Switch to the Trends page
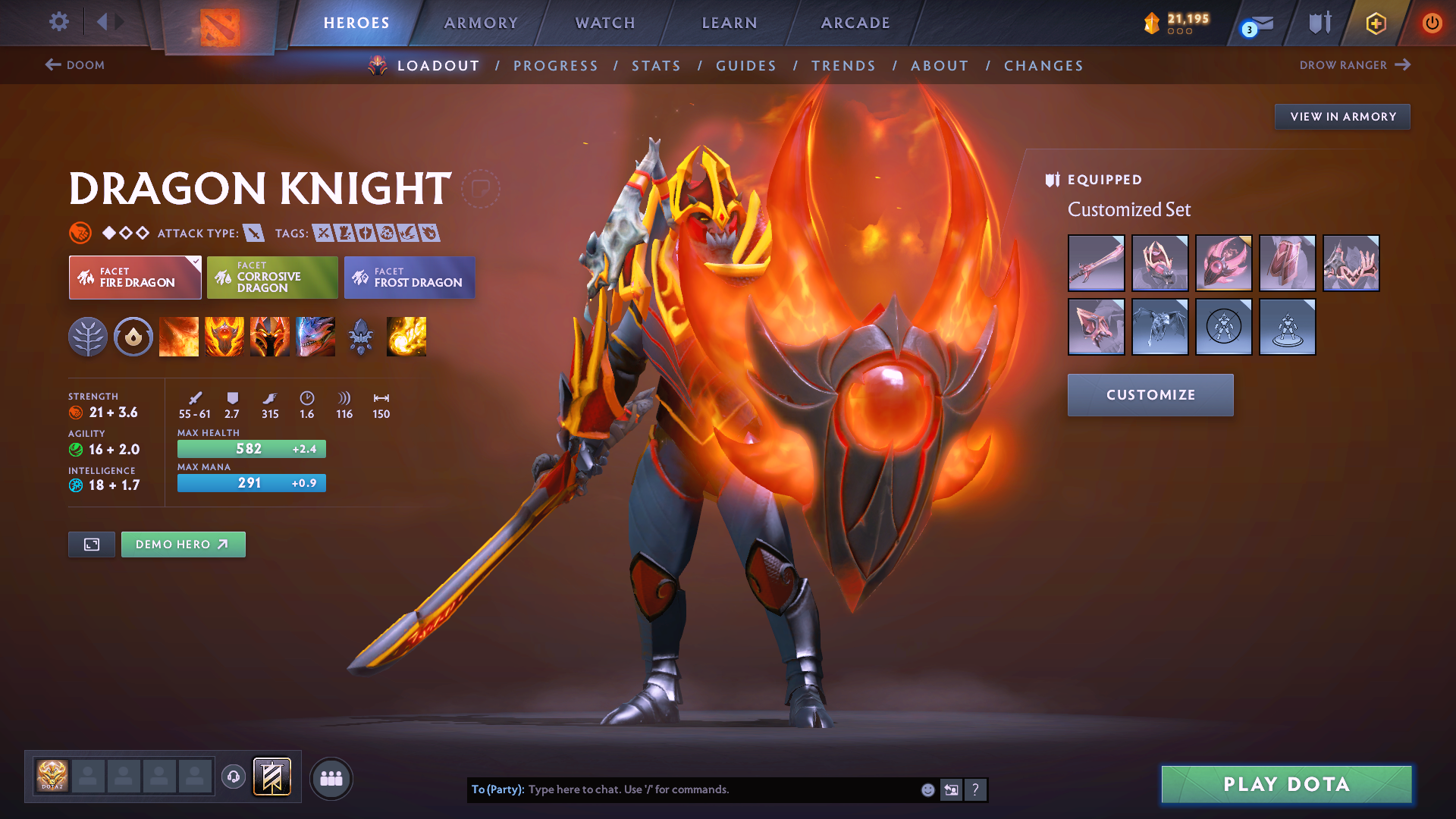The image size is (1456, 819). click(x=843, y=66)
